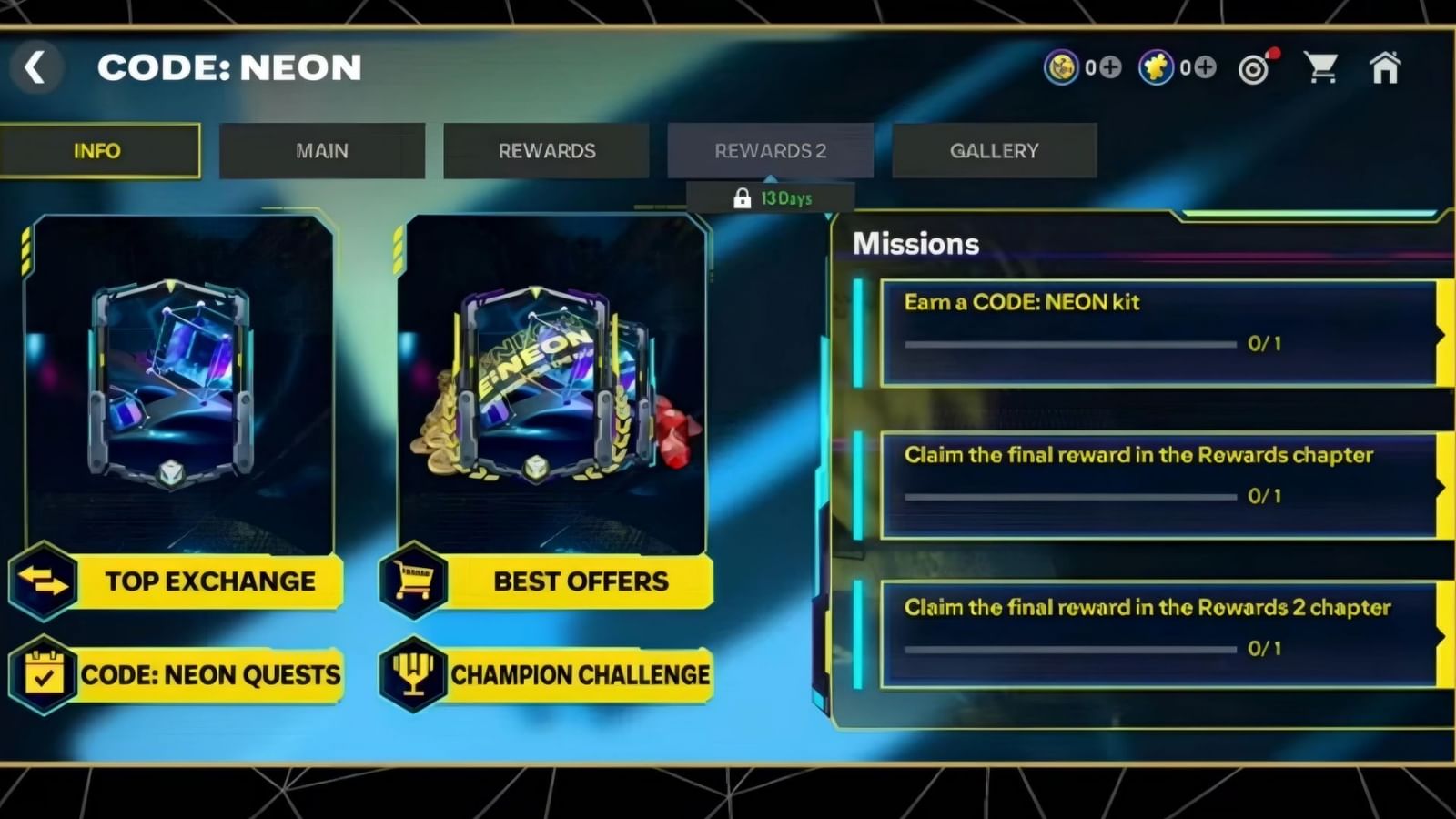This screenshot has height=819, width=1456.
Task: Return to the home screen via the house icon
Action: point(1386,66)
